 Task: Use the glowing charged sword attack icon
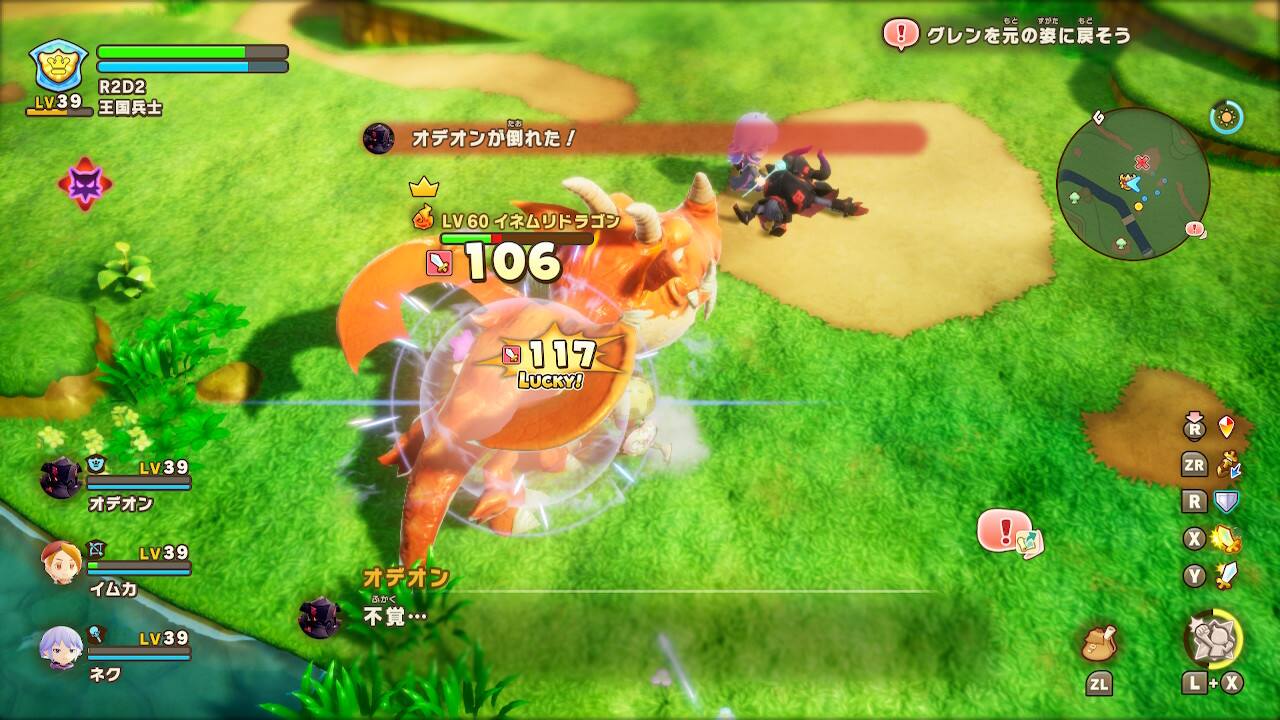pos(1226,539)
